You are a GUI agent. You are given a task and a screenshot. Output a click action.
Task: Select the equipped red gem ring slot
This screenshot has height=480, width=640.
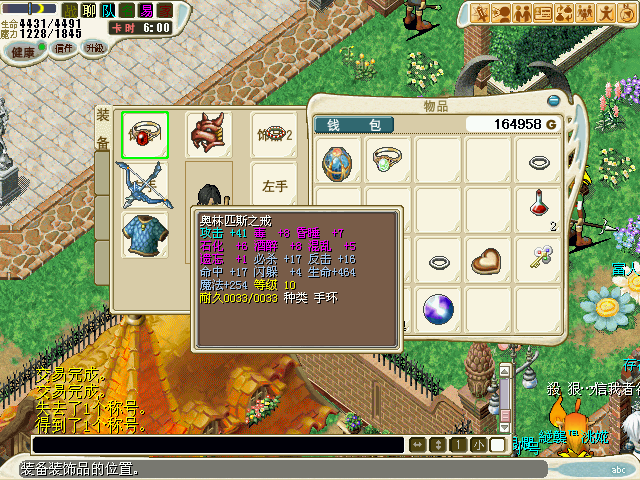pos(145,134)
